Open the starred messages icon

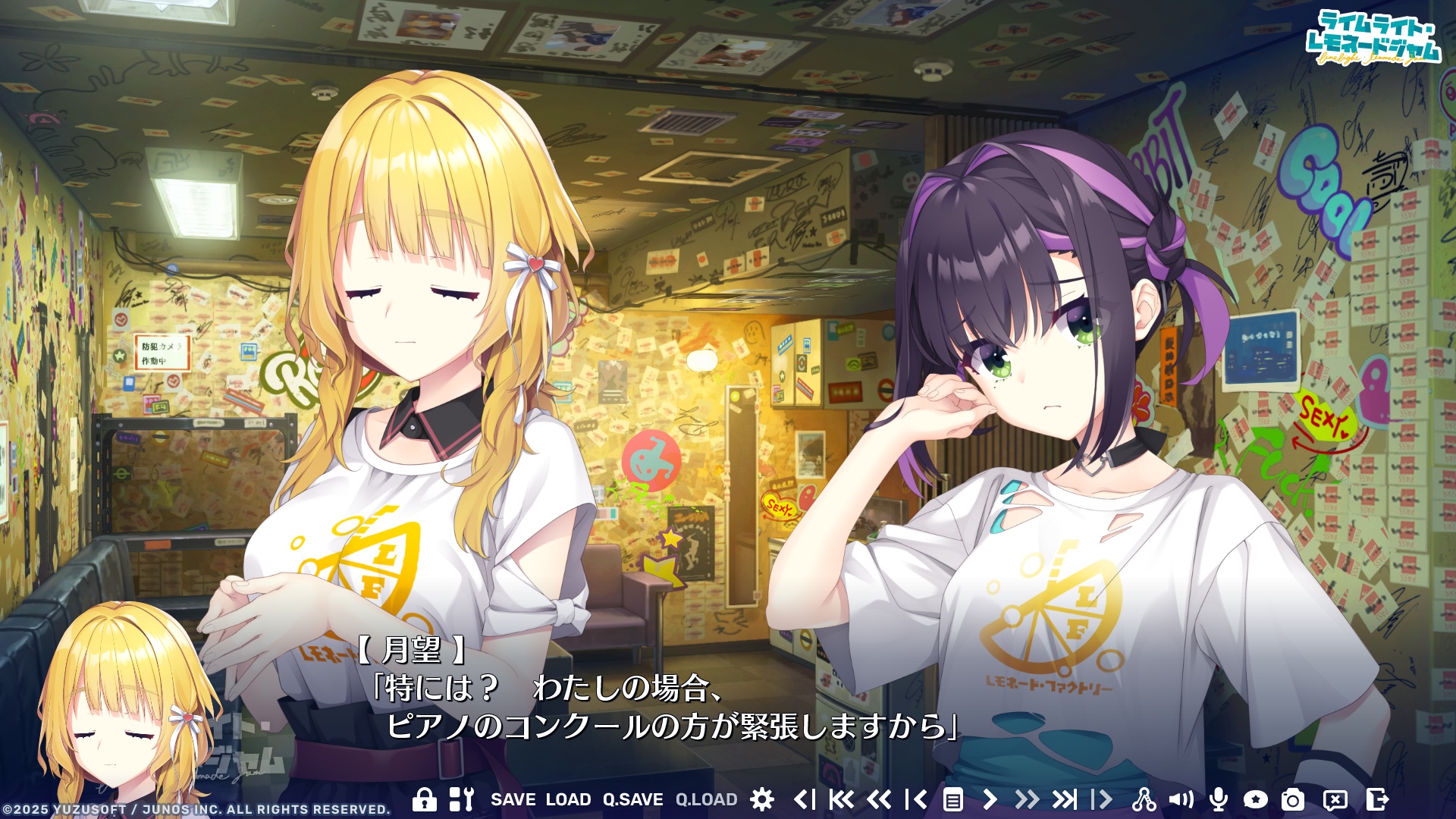pos(1256,798)
